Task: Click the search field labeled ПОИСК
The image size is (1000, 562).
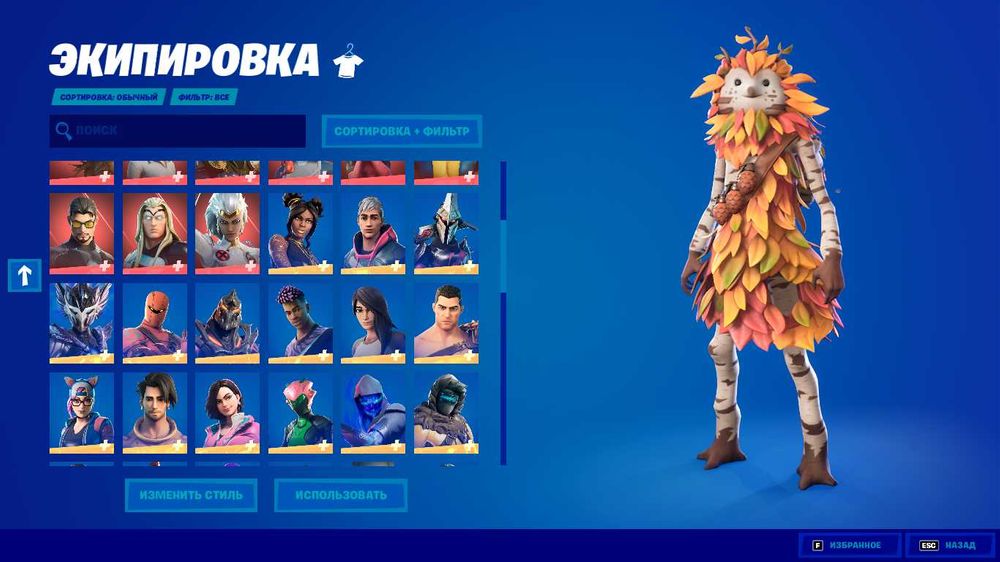Action: pyautogui.click(x=178, y=131)
